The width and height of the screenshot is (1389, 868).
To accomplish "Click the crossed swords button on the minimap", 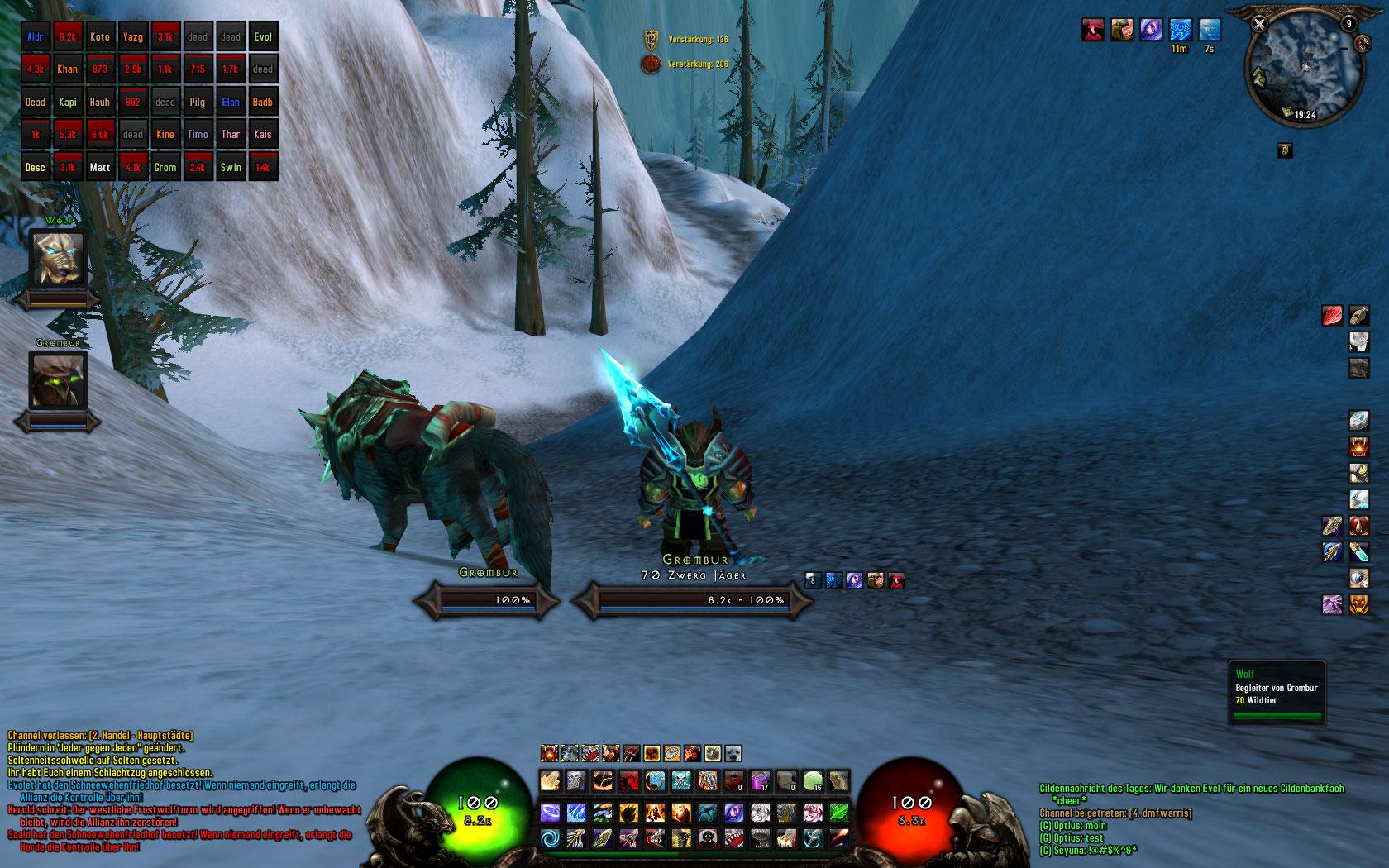I will click(1259, 24).
